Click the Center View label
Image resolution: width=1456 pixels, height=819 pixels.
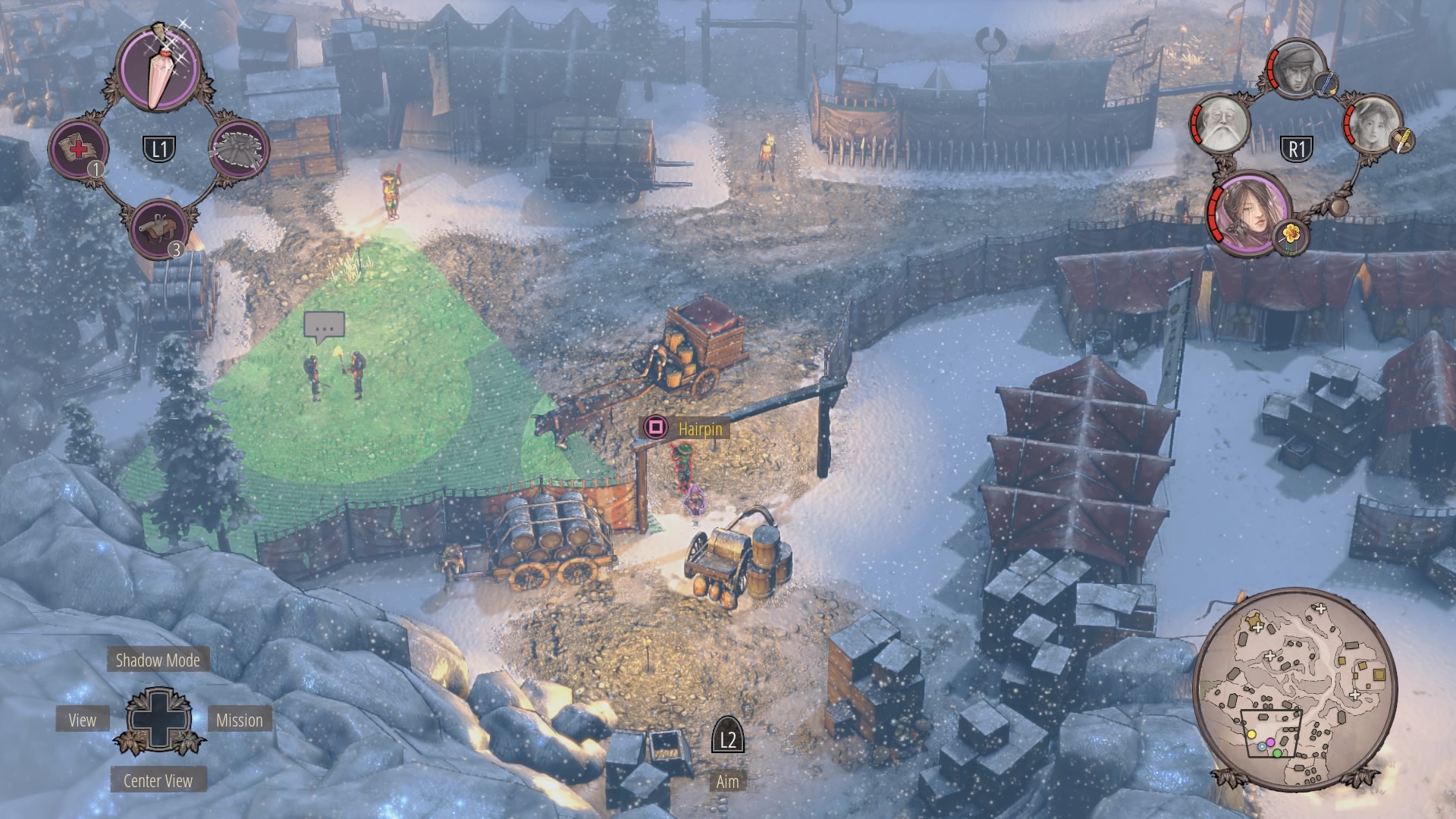pyautogui.click(x=158, y=780)
